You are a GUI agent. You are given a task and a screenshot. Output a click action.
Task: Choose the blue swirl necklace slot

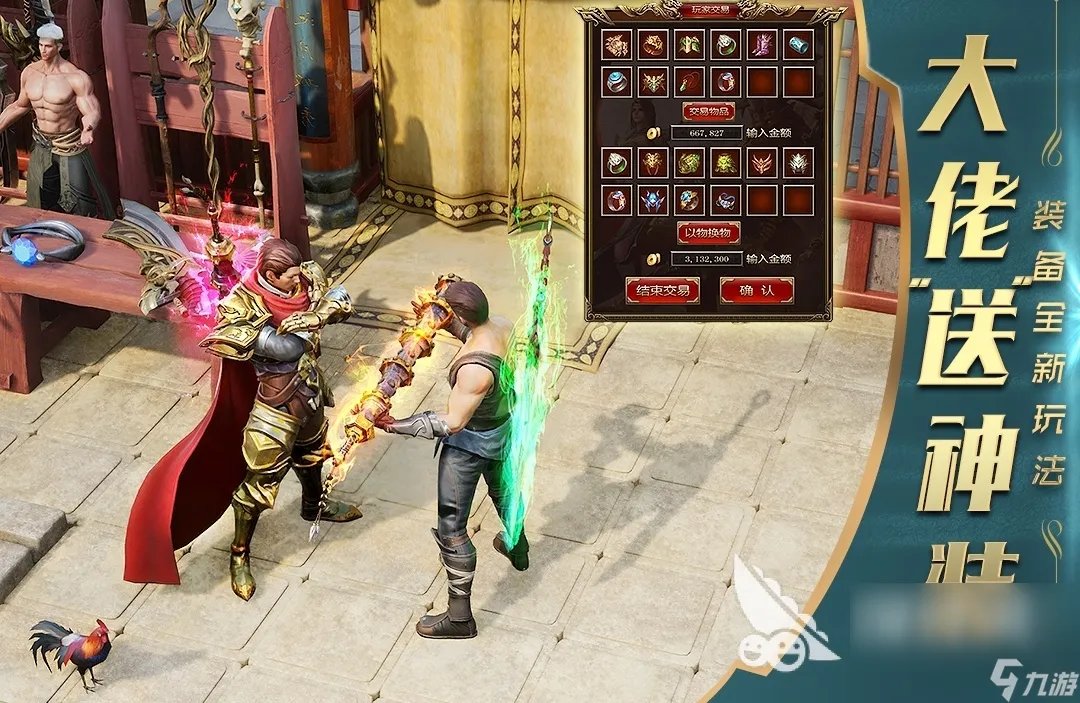coord(726,198)
